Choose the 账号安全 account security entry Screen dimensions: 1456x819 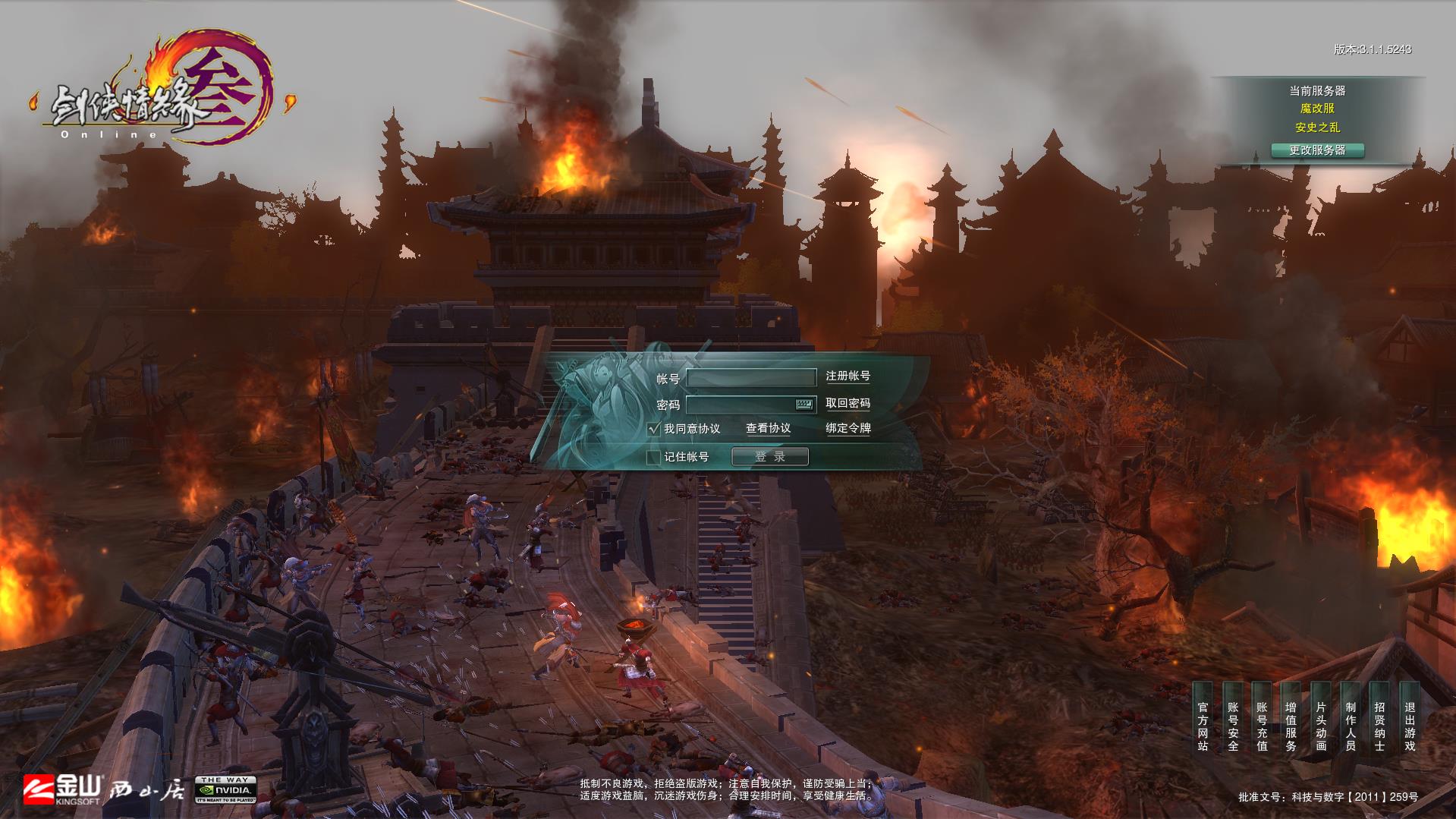[x=1232, y=726]
